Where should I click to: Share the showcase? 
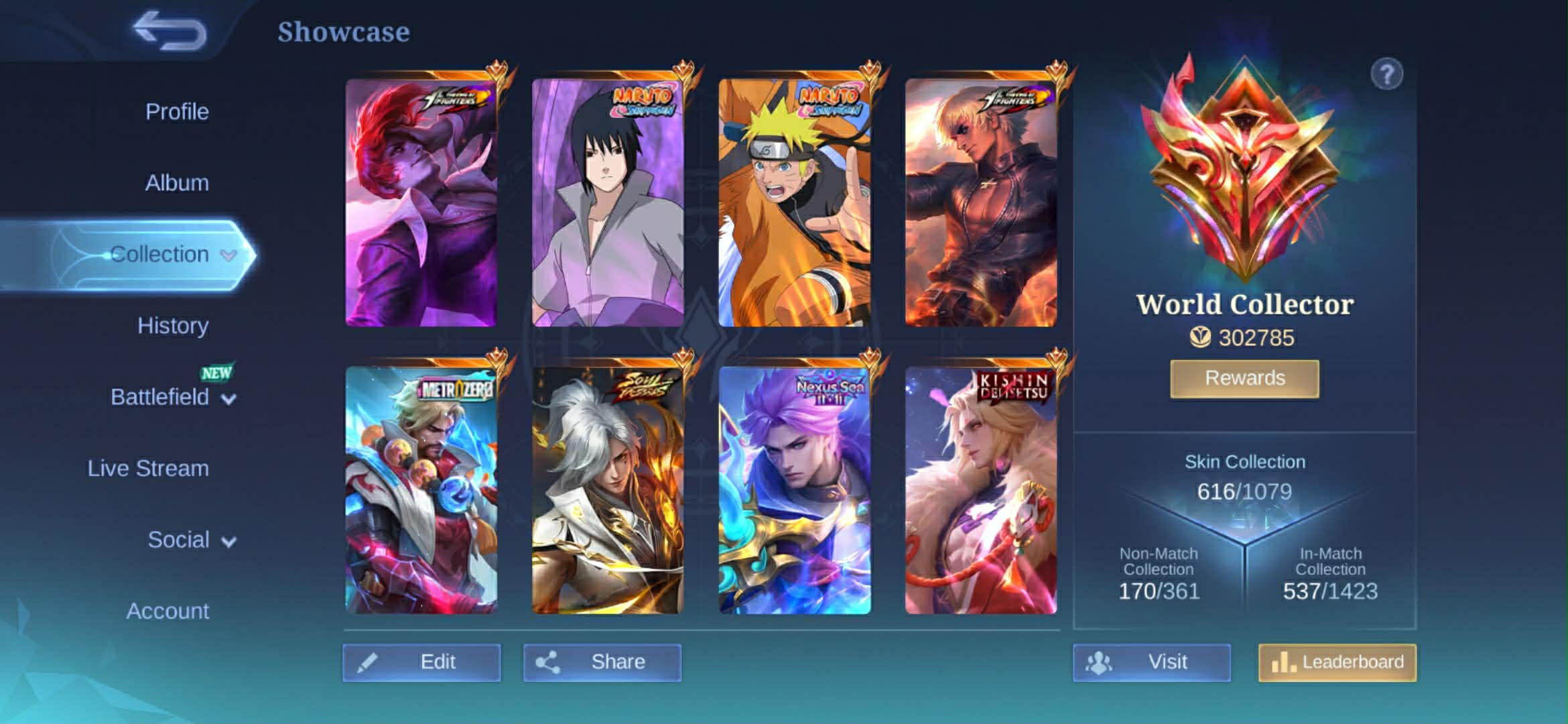pyautogui.click(x=602, y=662)
